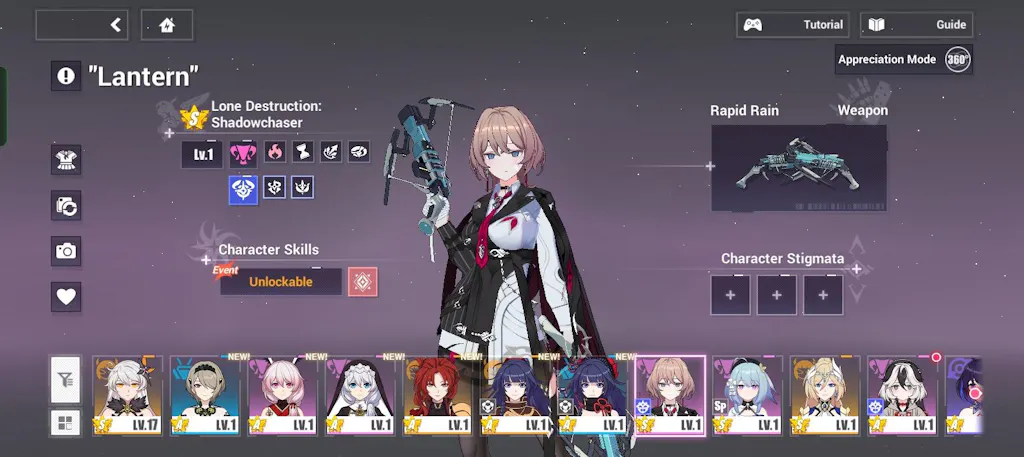Show character info via exclamation icon
The height and width of the screenshot is (457, 1024).
tap(66, 75)
